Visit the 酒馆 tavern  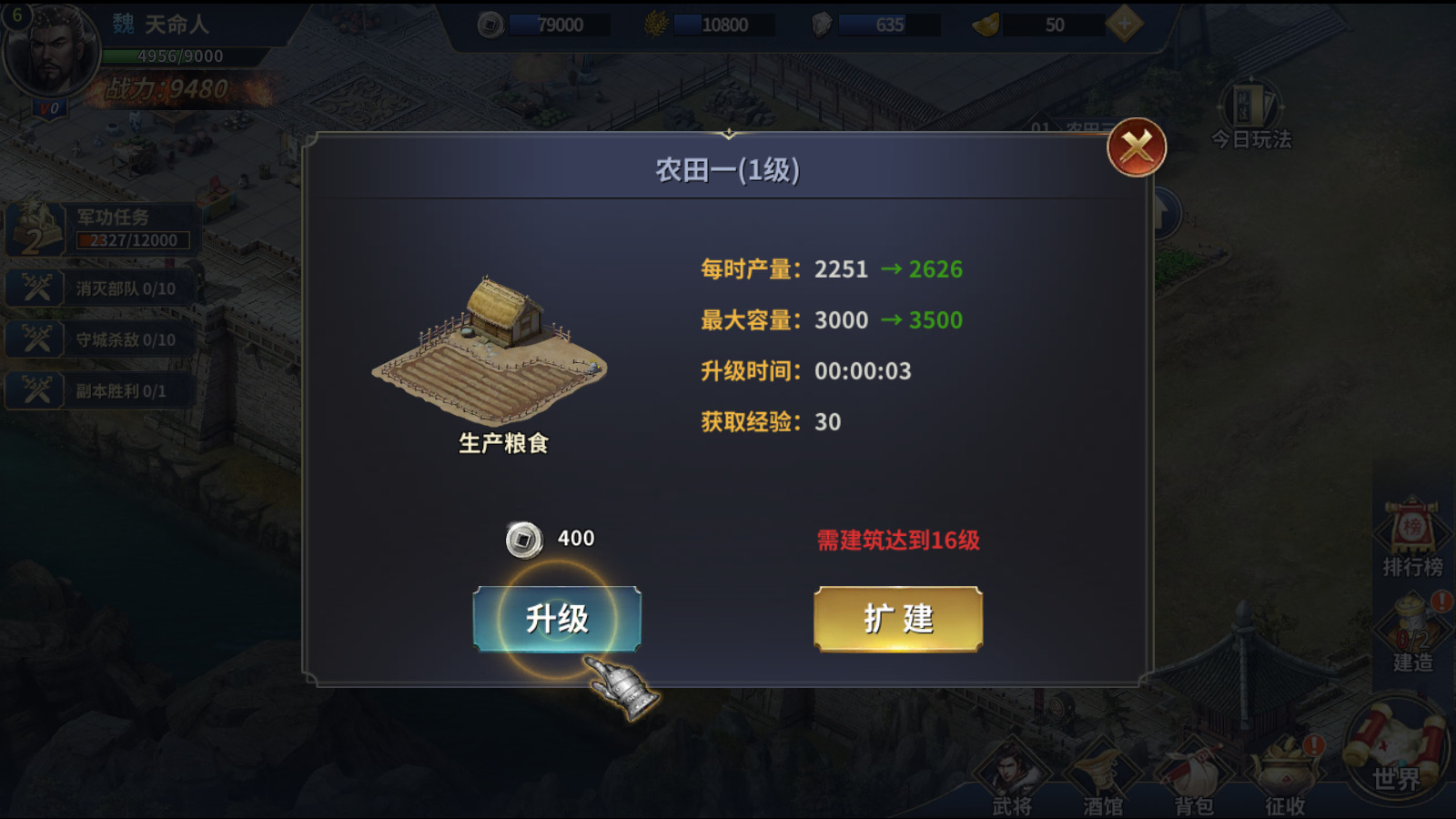[x=1102, y=778]
